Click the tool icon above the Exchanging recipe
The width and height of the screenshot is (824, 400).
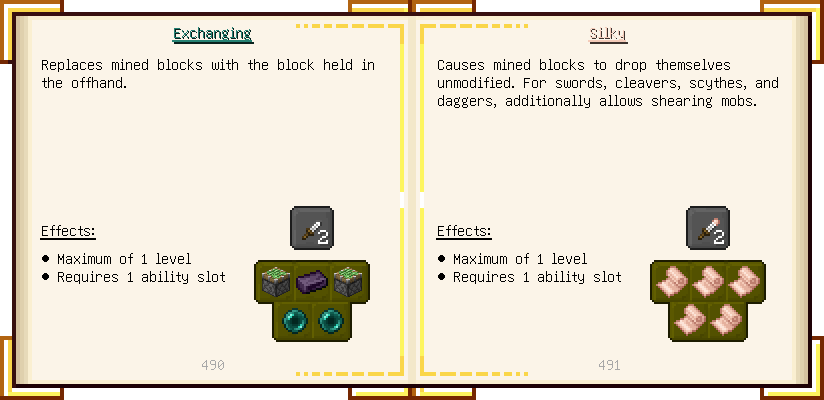click(x=312, y=228)
